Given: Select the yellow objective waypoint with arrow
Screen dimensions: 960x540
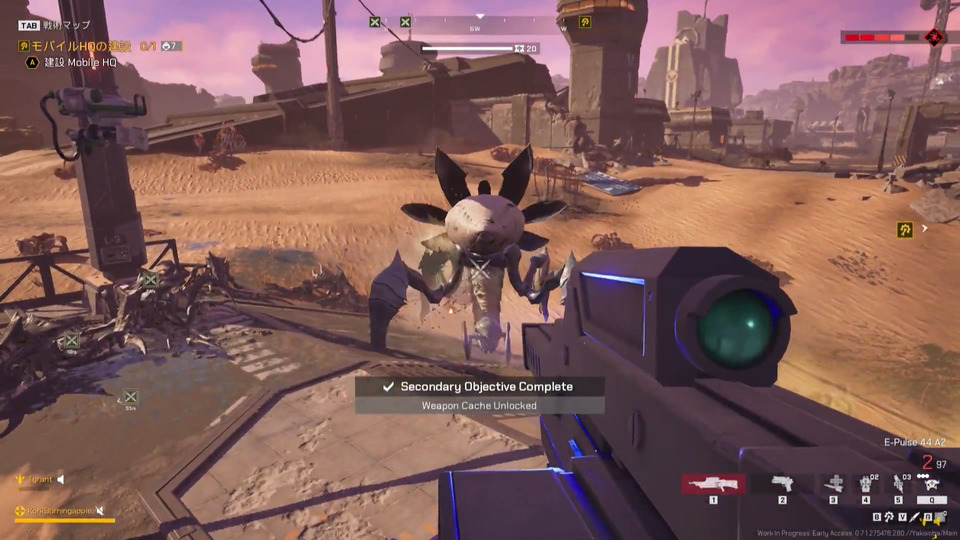Looking at the screenshot, I should point(905,229).
